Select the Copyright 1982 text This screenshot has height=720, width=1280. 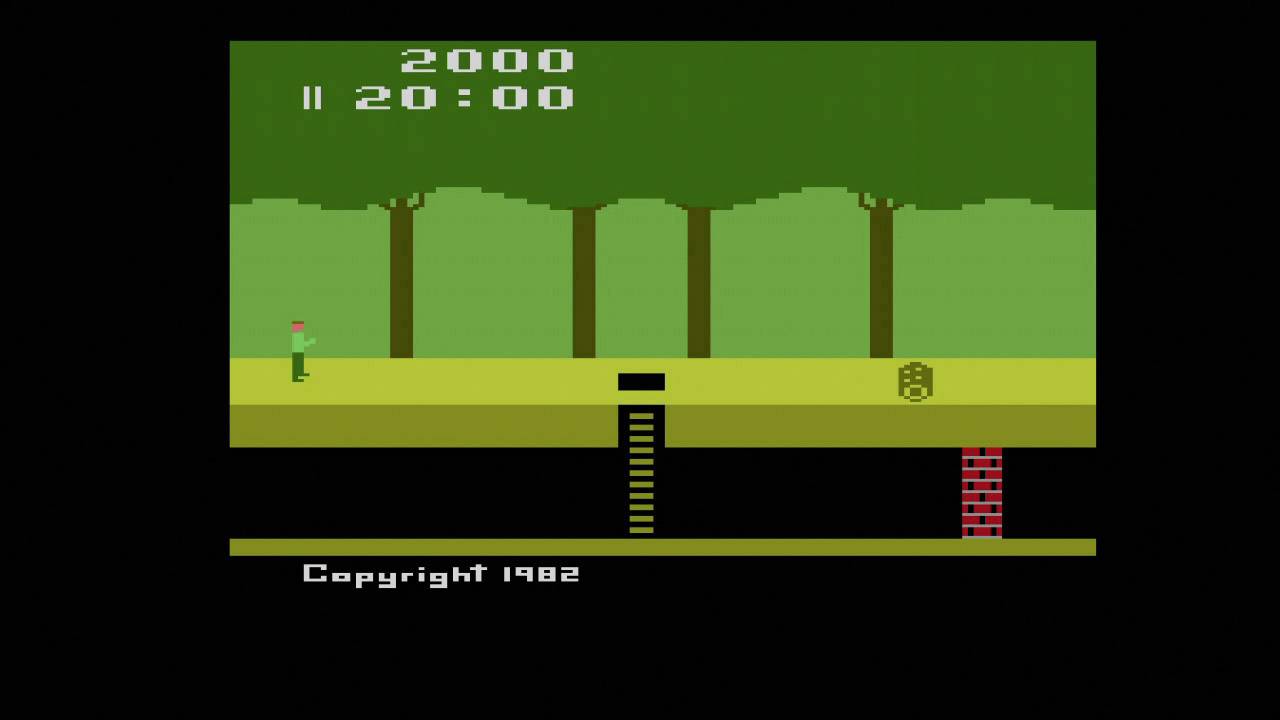click(x=440, y=572)
